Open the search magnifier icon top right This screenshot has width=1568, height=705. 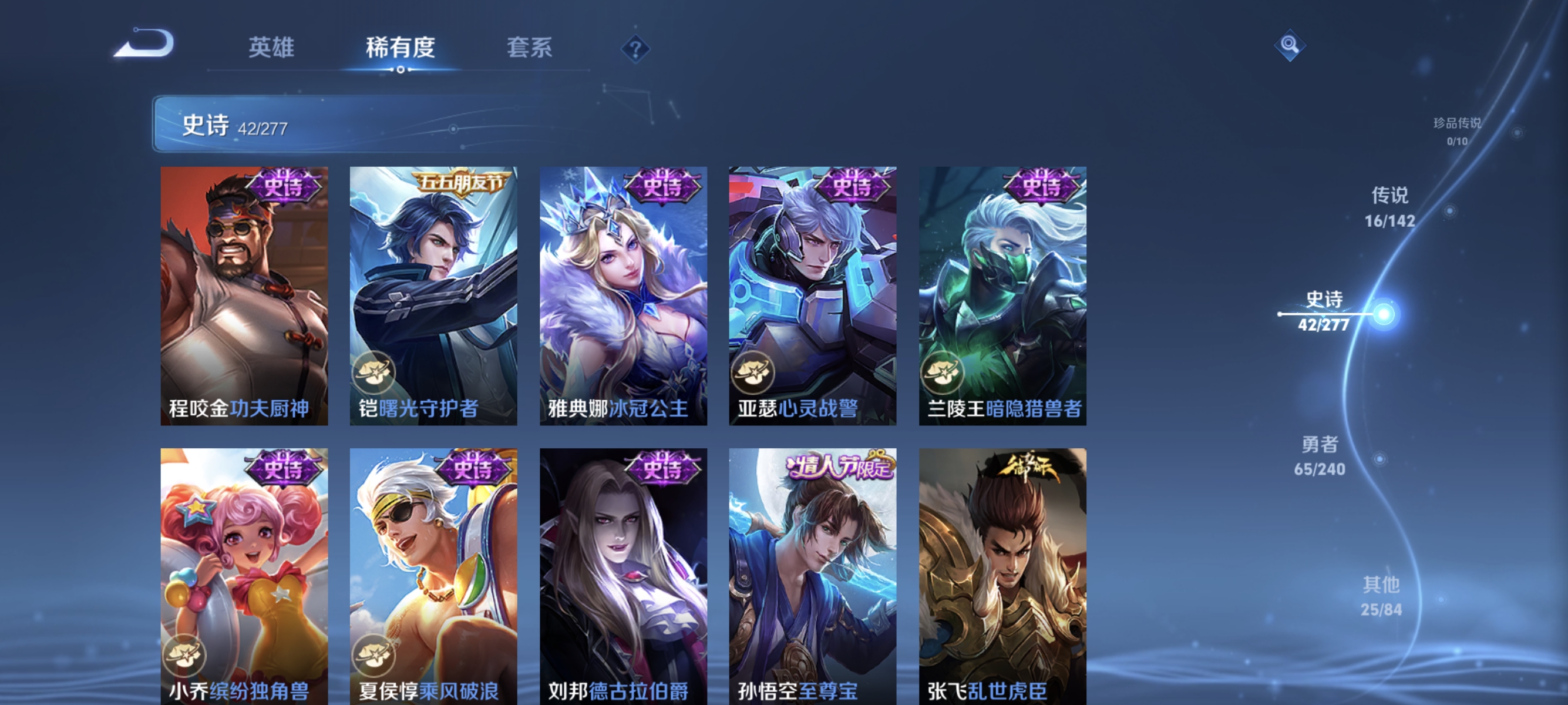tap(1290, 46)
